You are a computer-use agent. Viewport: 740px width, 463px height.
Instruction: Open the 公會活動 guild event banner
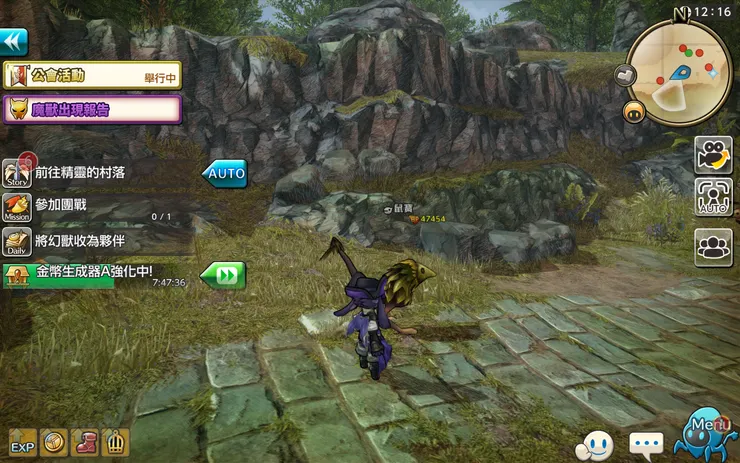(x=92, y=75)
